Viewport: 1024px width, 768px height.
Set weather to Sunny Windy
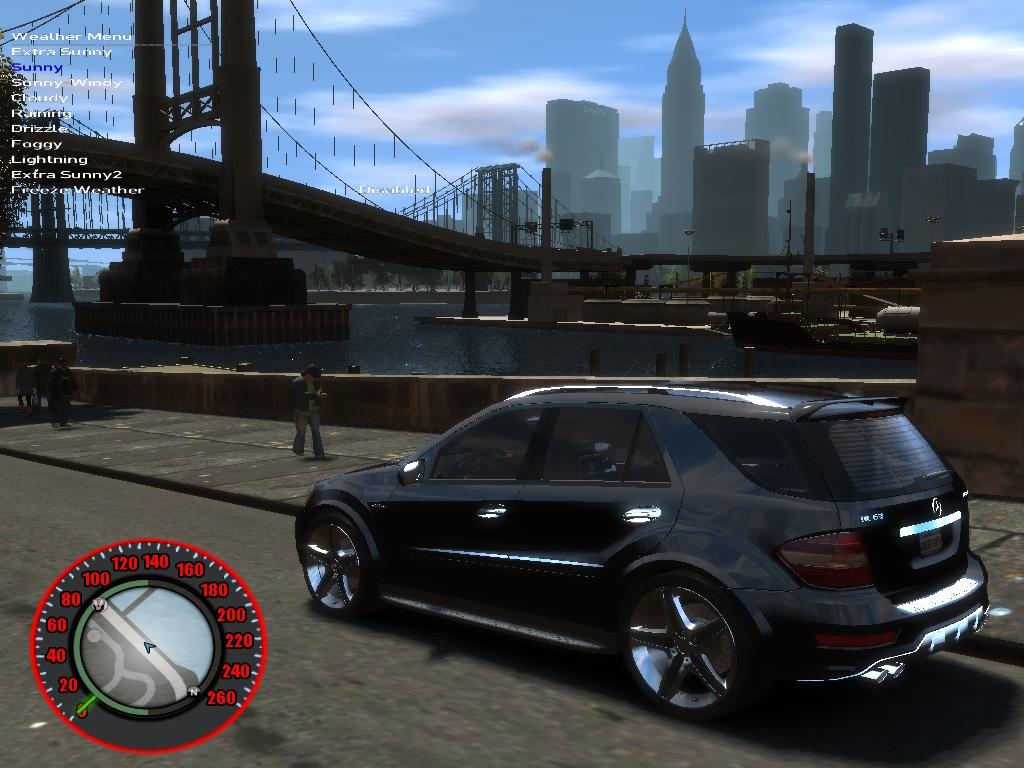coord(66,82)
